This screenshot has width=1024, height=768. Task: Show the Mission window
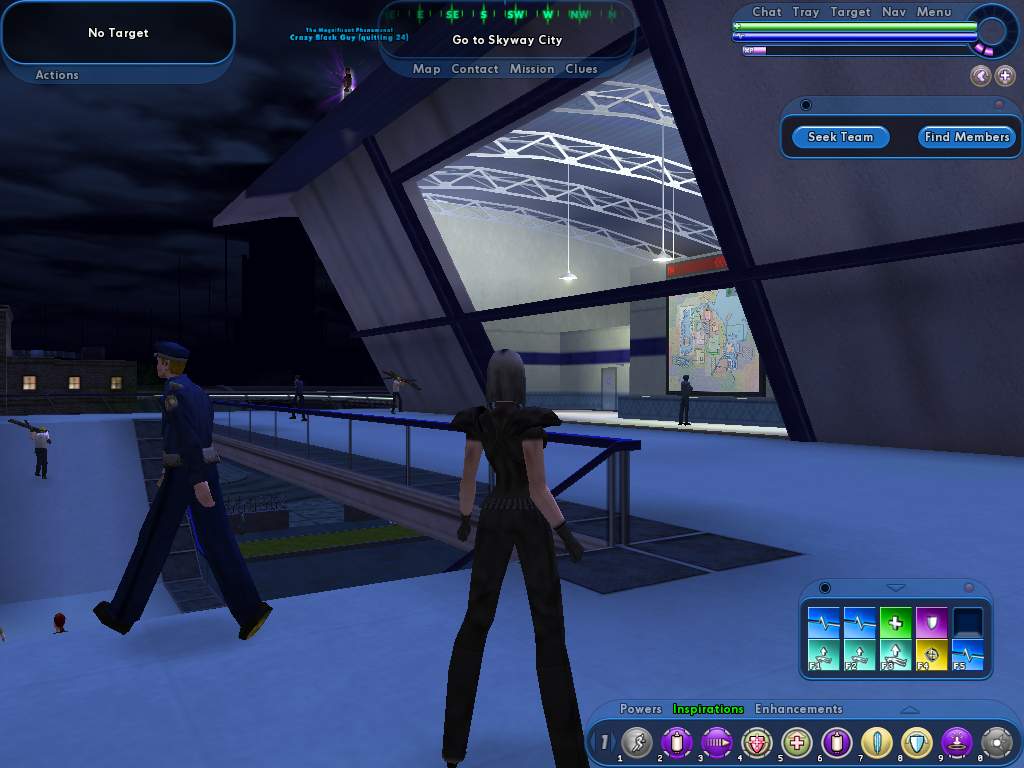click(532, 69)
